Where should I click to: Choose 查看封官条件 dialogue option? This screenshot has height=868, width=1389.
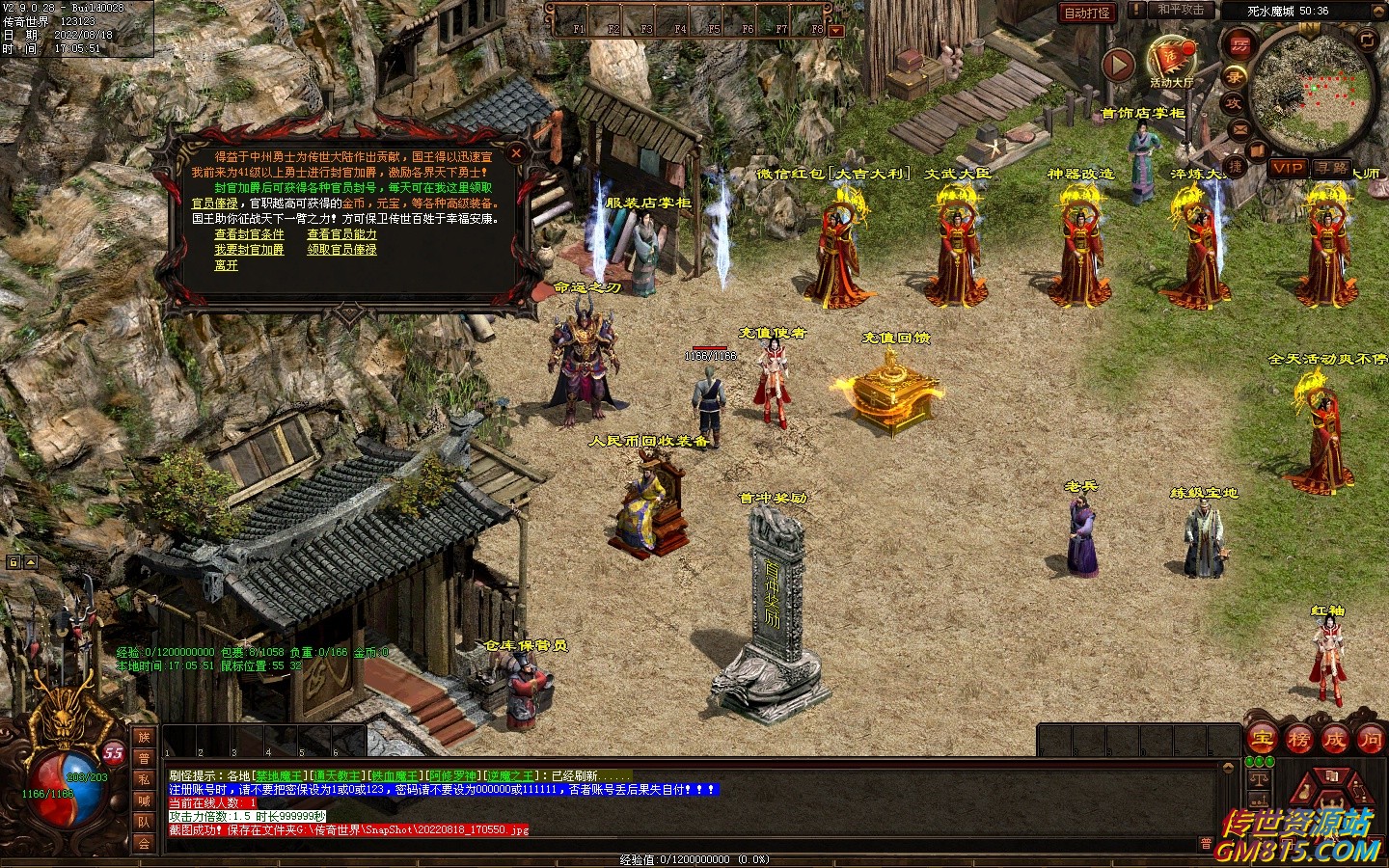[249, 234]
